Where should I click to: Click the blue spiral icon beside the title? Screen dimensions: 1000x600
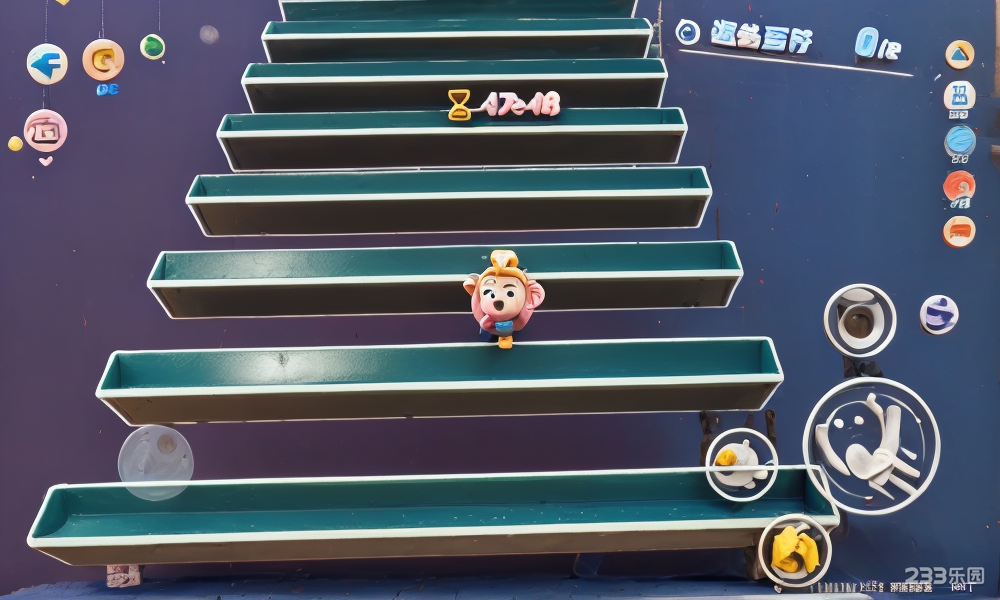tap(688, 32)
